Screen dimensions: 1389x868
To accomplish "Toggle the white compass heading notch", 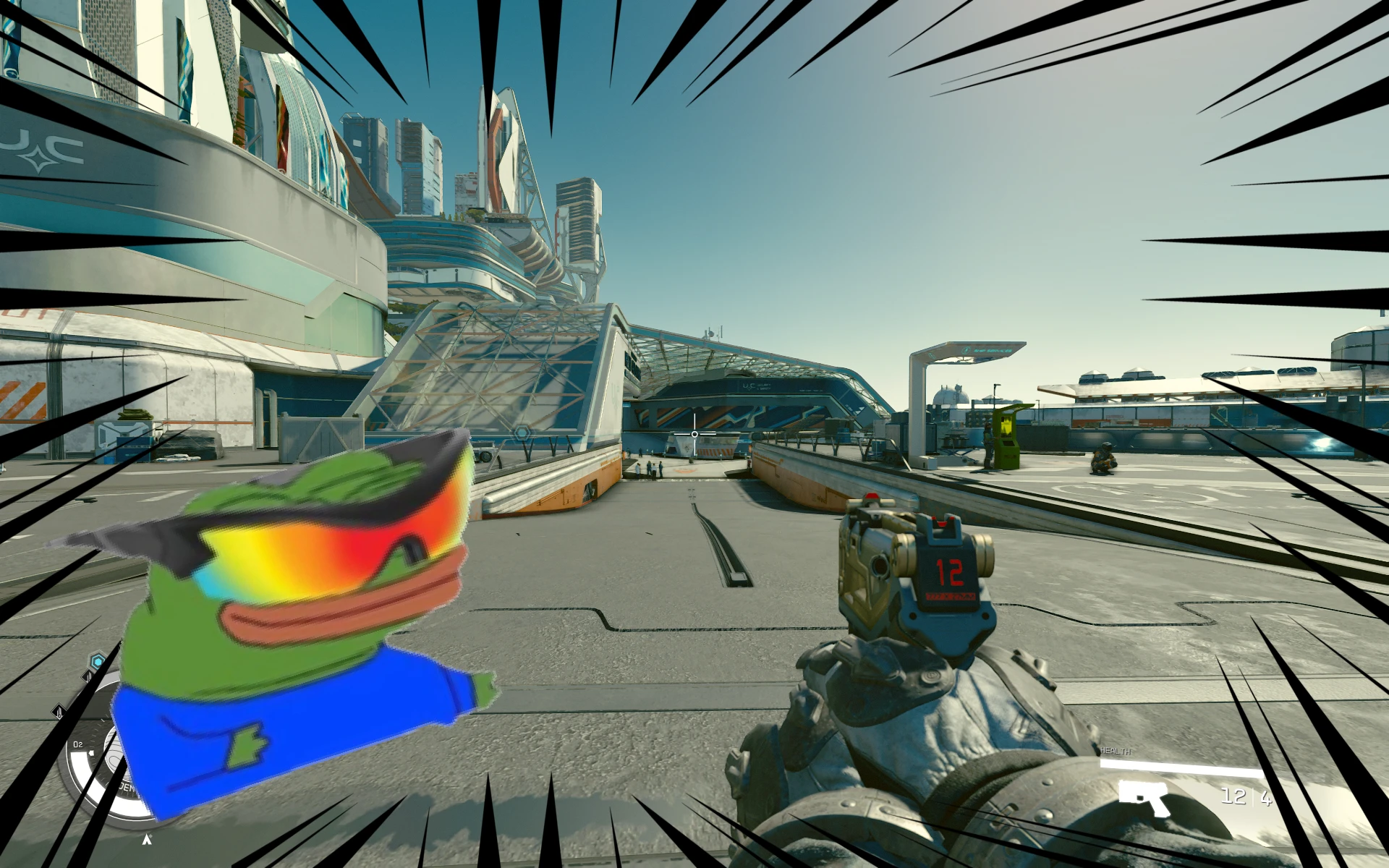I will 90,753.
